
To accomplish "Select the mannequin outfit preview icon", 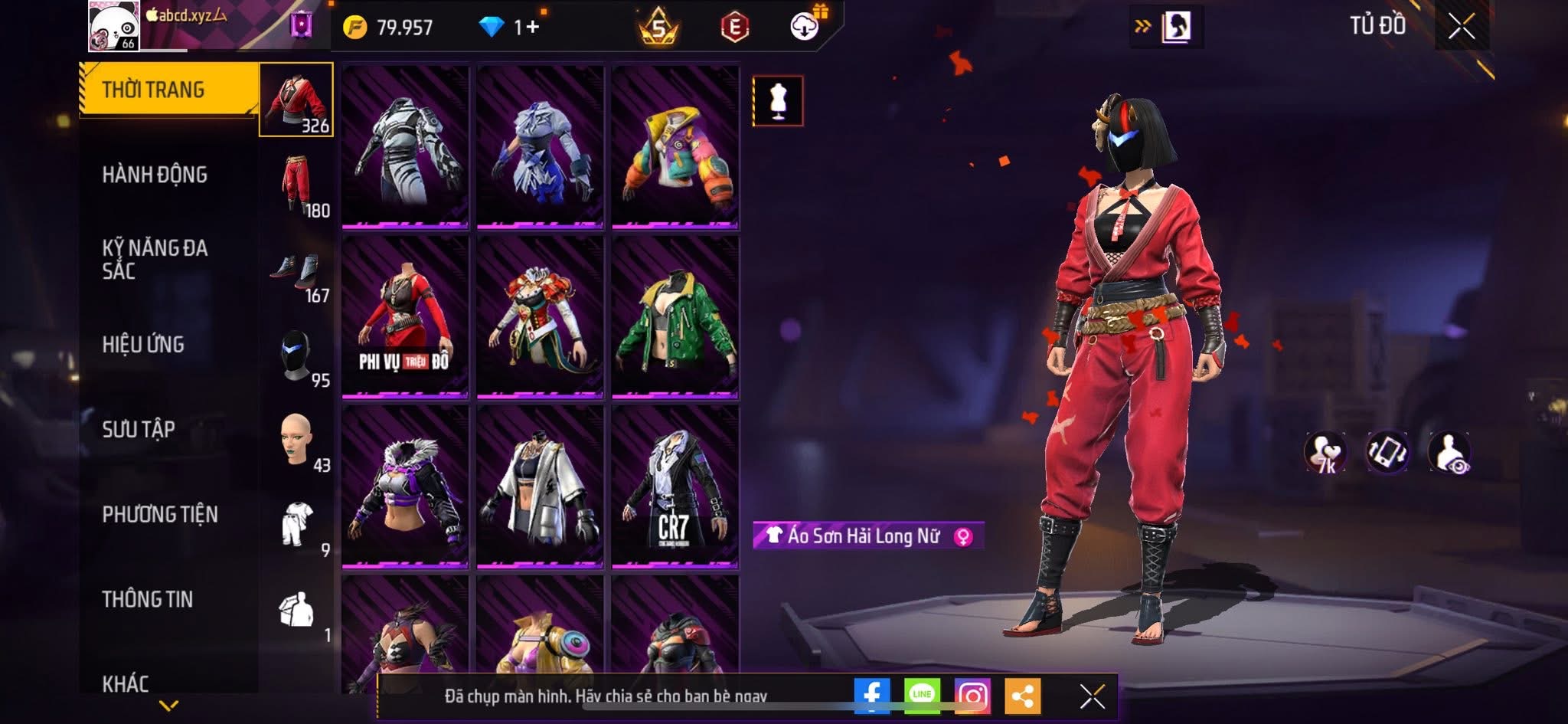I will 778,100.
